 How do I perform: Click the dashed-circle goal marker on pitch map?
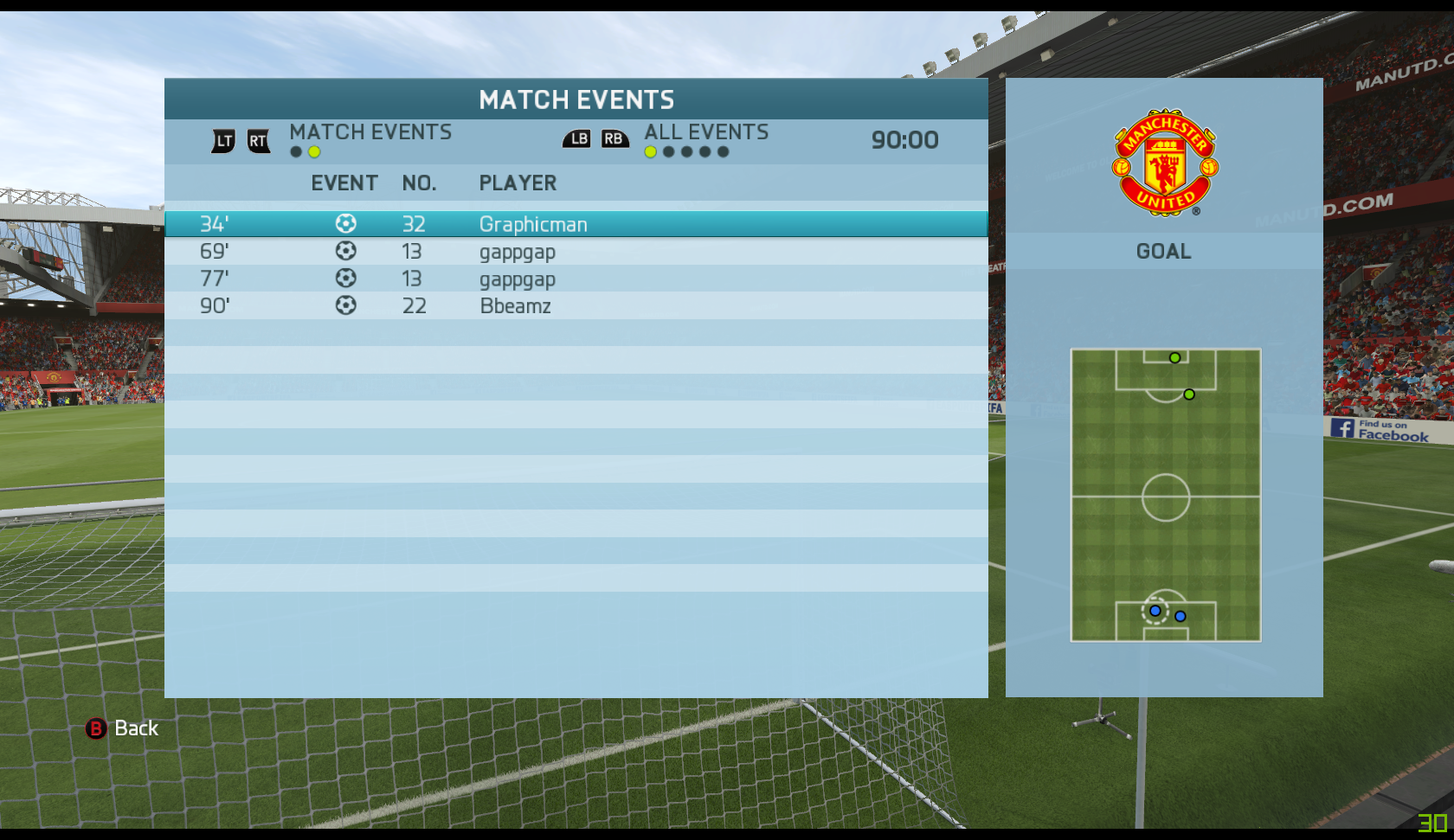pos(1155,611)
